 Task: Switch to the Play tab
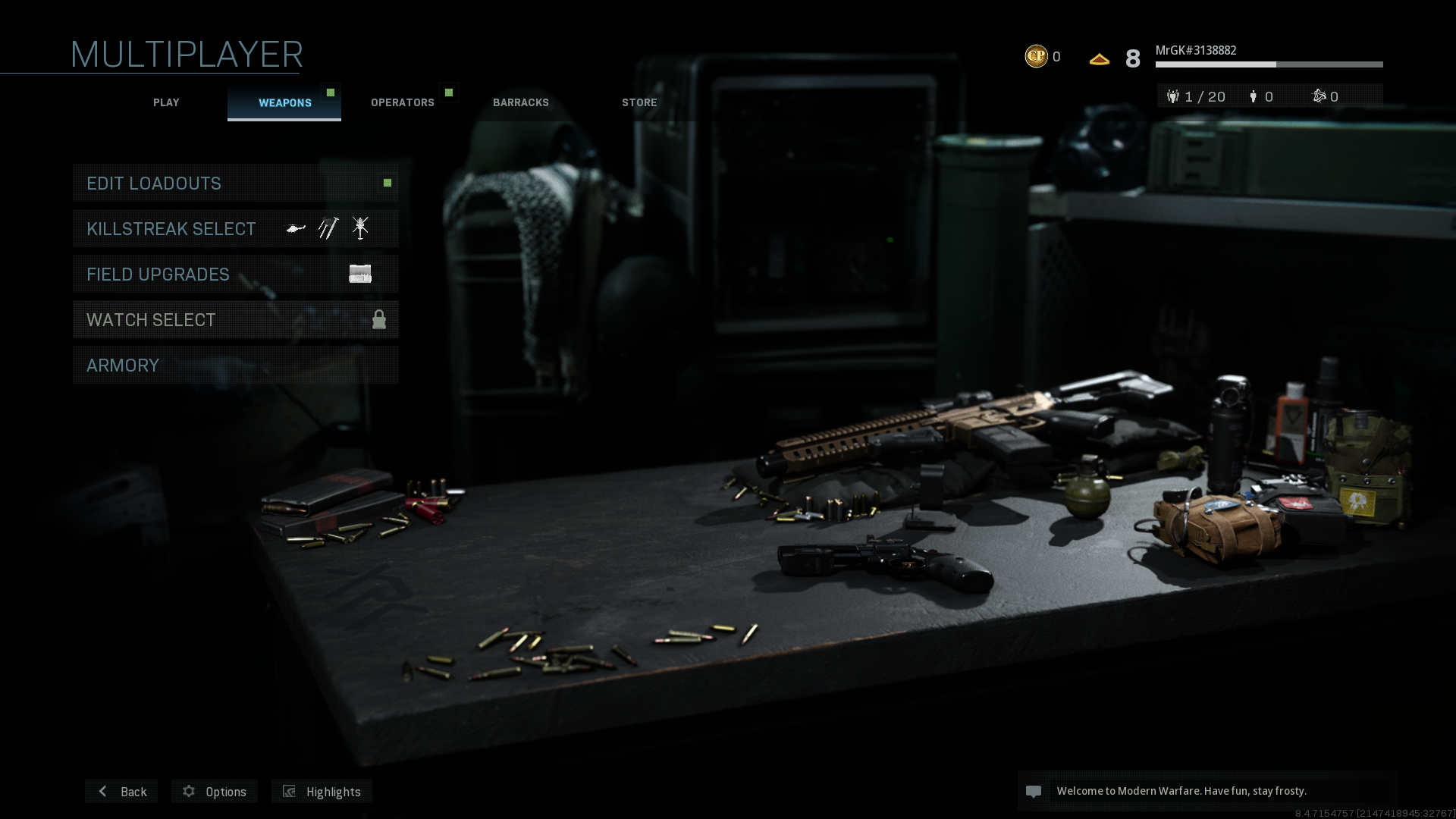coord(166,102)
